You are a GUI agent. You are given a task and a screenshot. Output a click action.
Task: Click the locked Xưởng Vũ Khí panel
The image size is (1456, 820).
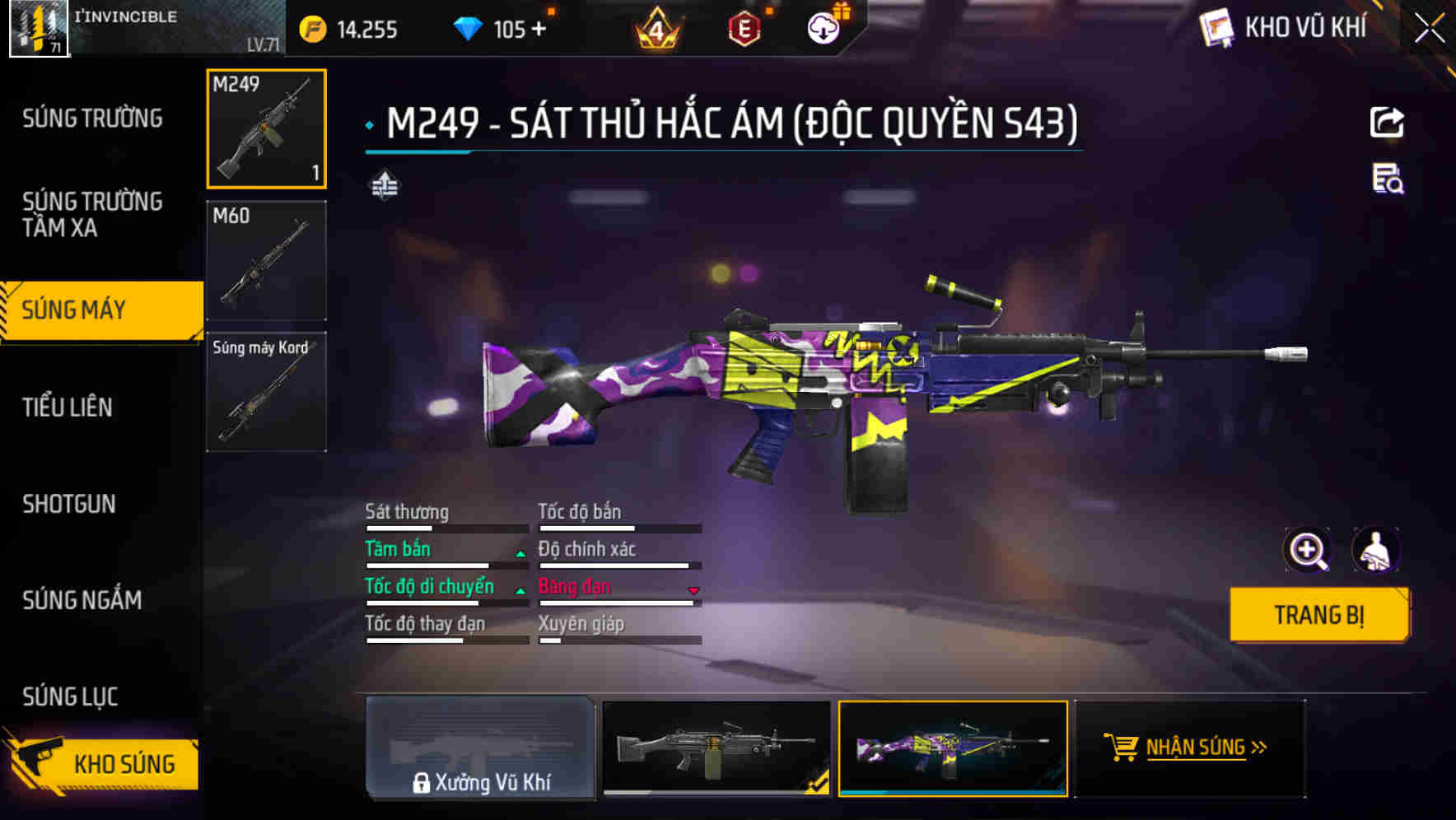coord(480,749)
